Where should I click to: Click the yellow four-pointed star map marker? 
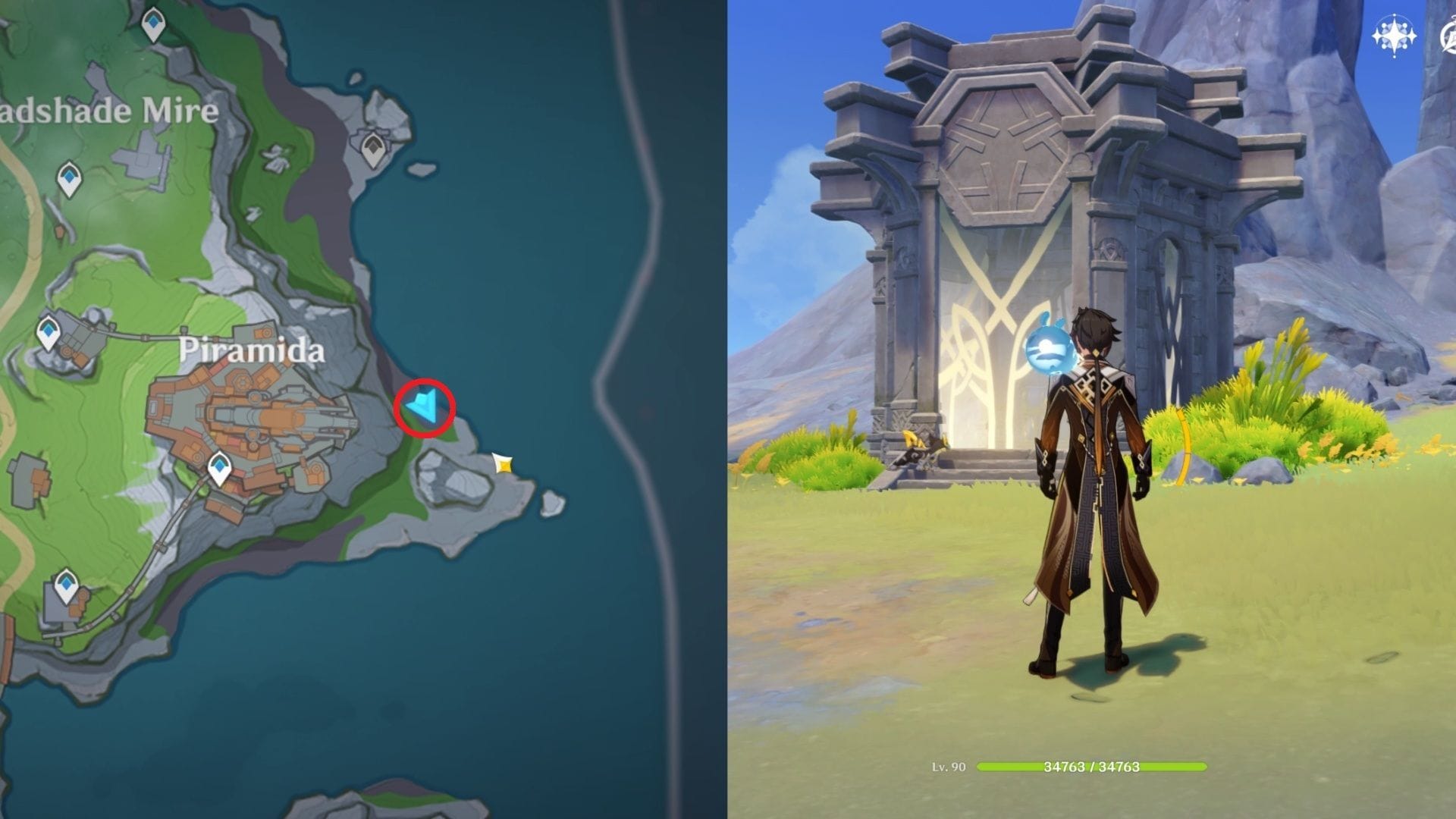[502, 463]
